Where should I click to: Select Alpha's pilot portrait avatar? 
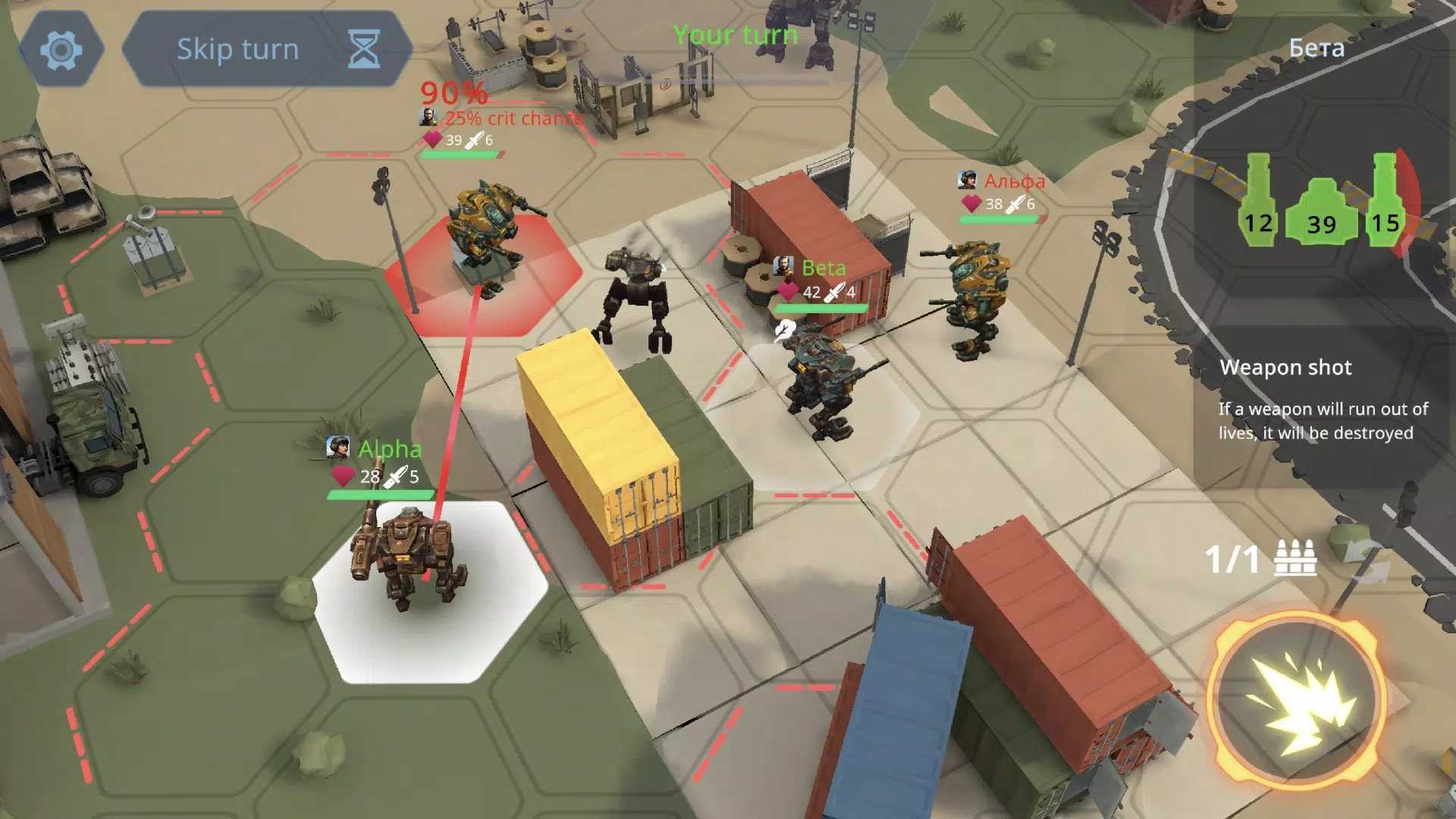pyautogui.click(x=339, y=448)
